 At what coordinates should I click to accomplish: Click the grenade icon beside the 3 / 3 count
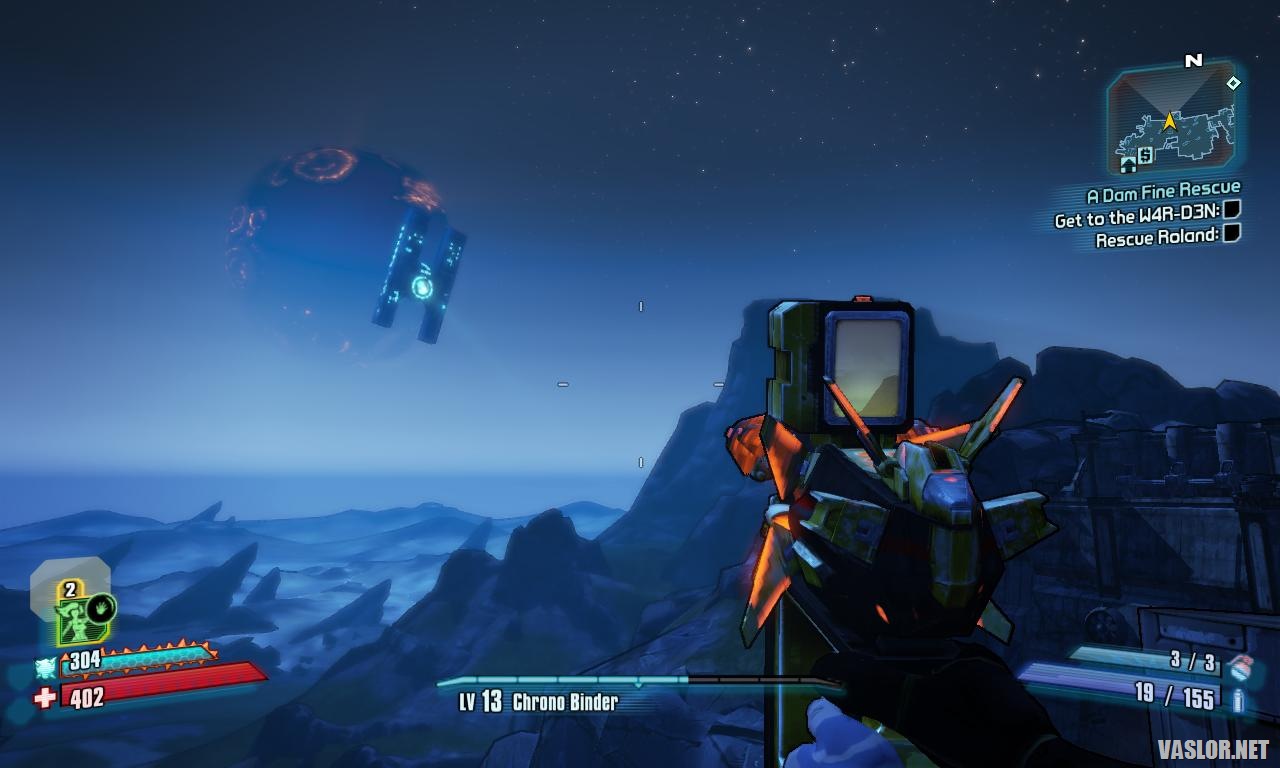pos(1238,667)
